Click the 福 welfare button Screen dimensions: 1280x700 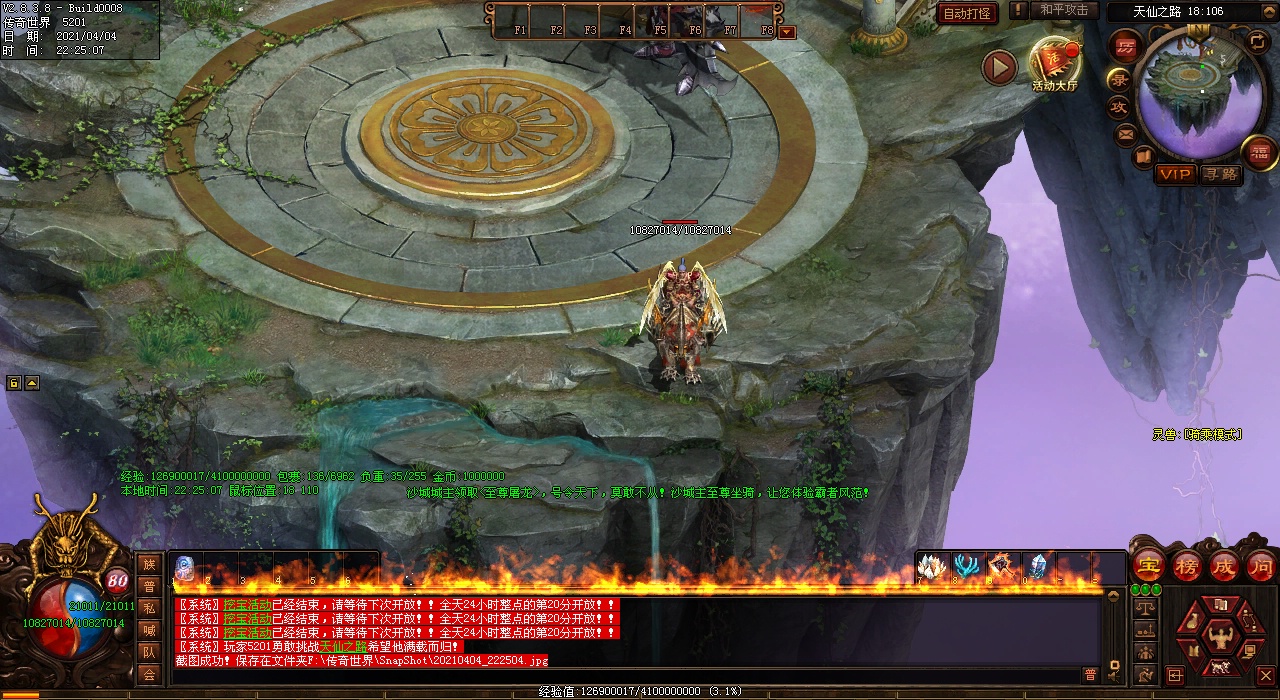coord(1258,152)
